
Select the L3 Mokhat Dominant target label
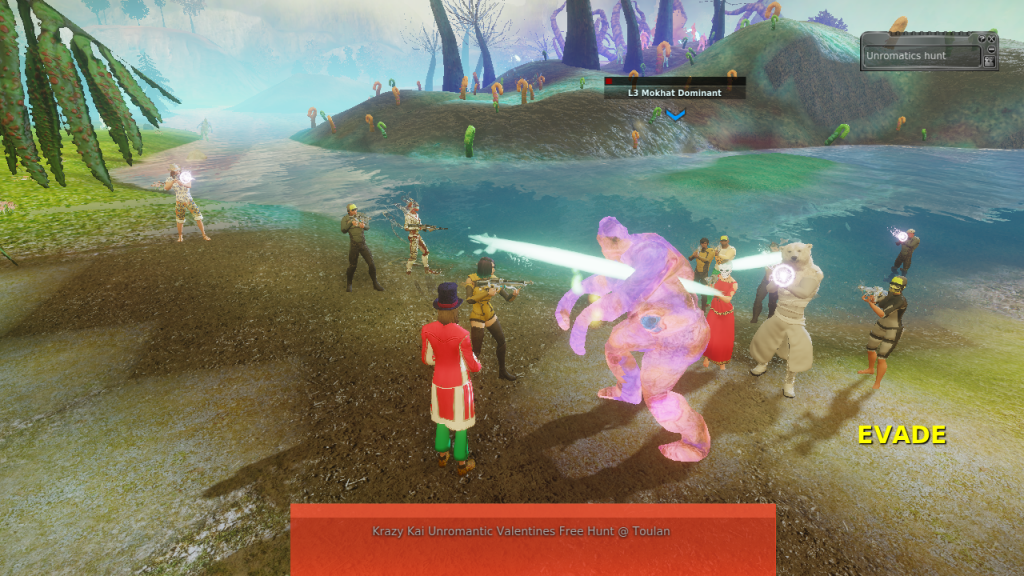coord(675,92)
